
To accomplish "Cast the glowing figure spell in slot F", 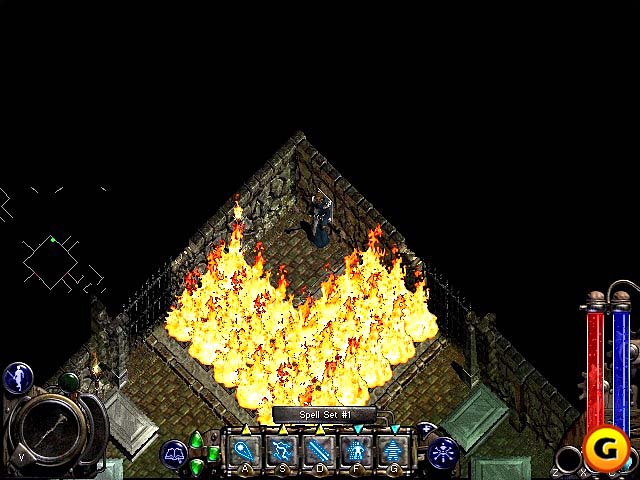I will coord(355,450).
